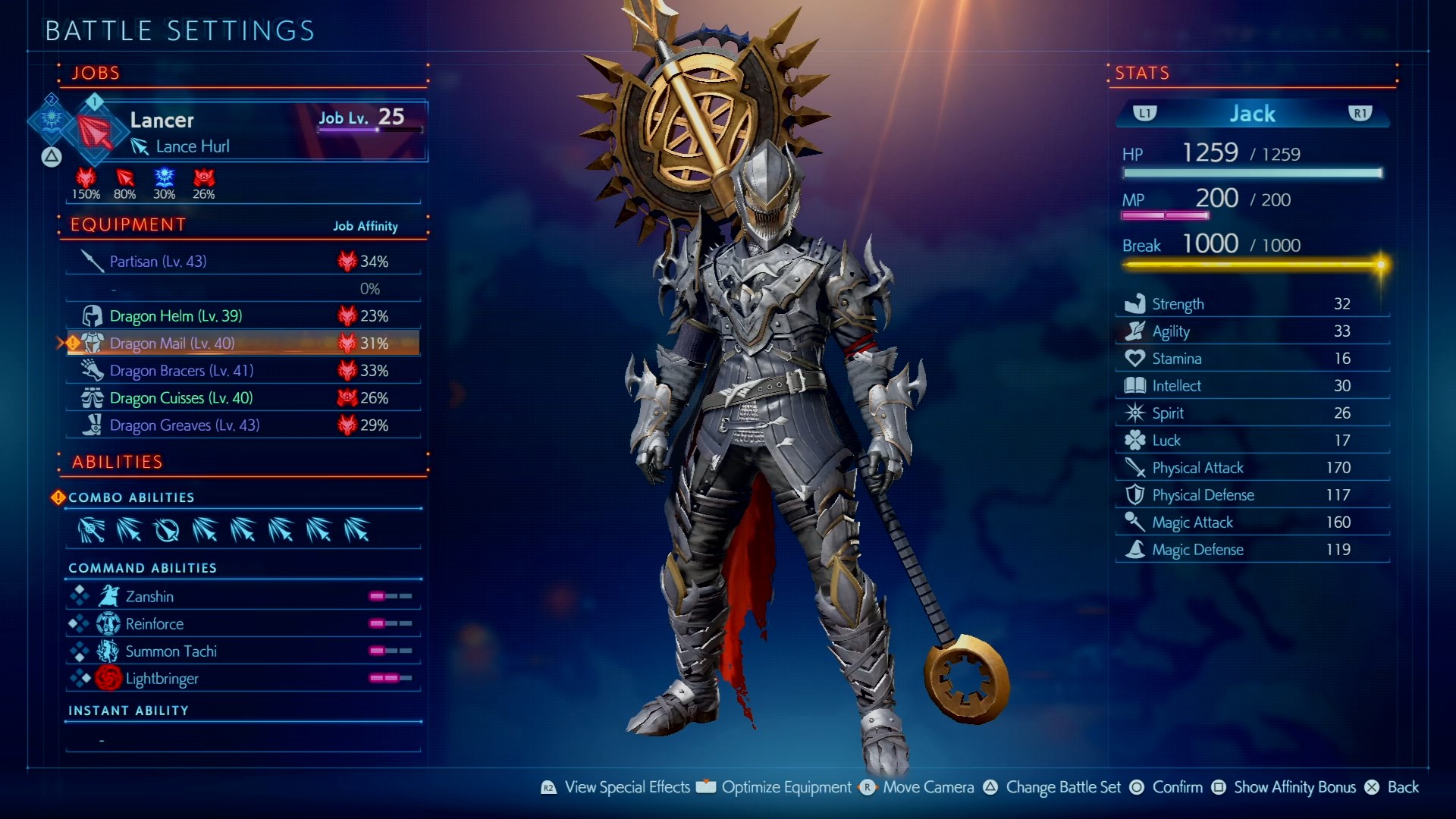Screen dimensions: 1456x819
Task: Select the Lightbringer ability
Action: tap(243, 679)
